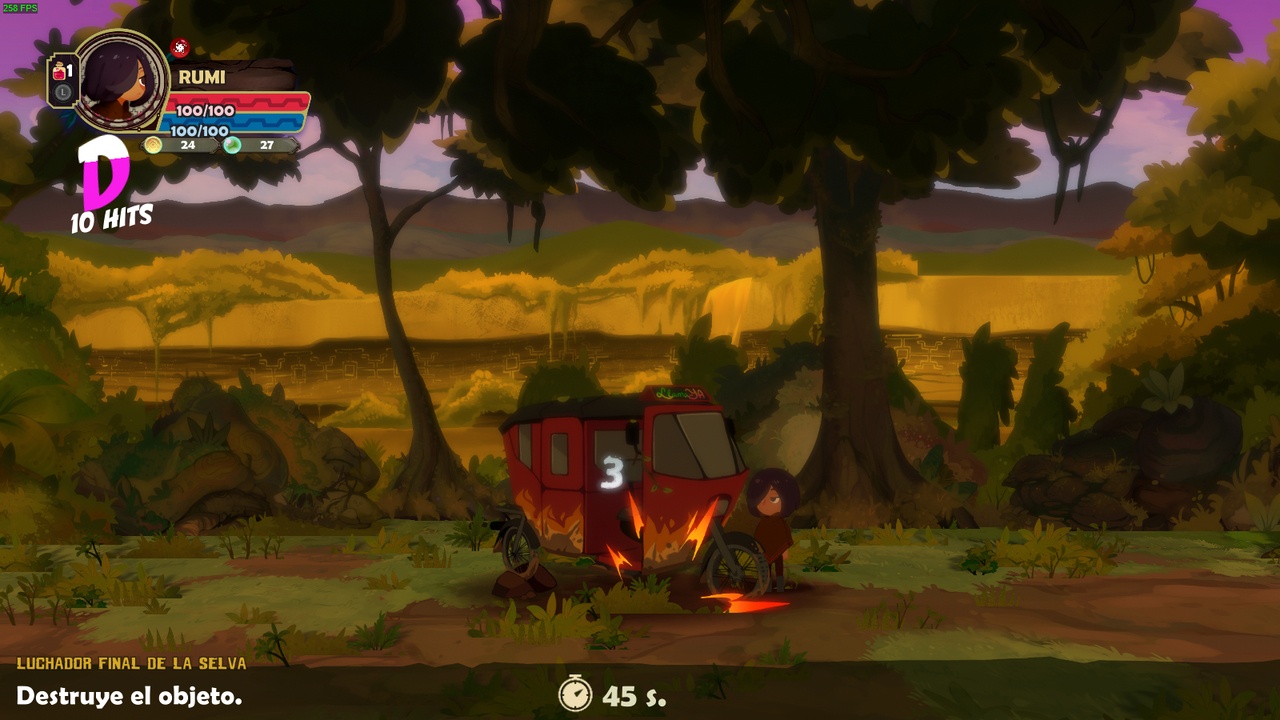
Task: Open the "Destruye el objeto" objective tracker
Action: 129,696
